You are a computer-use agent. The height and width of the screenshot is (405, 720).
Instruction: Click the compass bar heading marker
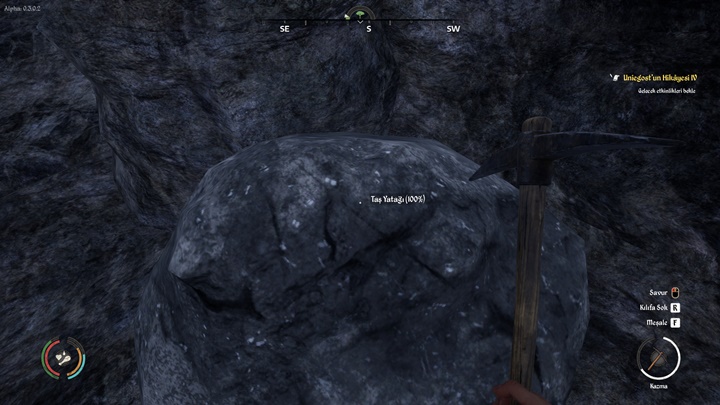(360, 16)
